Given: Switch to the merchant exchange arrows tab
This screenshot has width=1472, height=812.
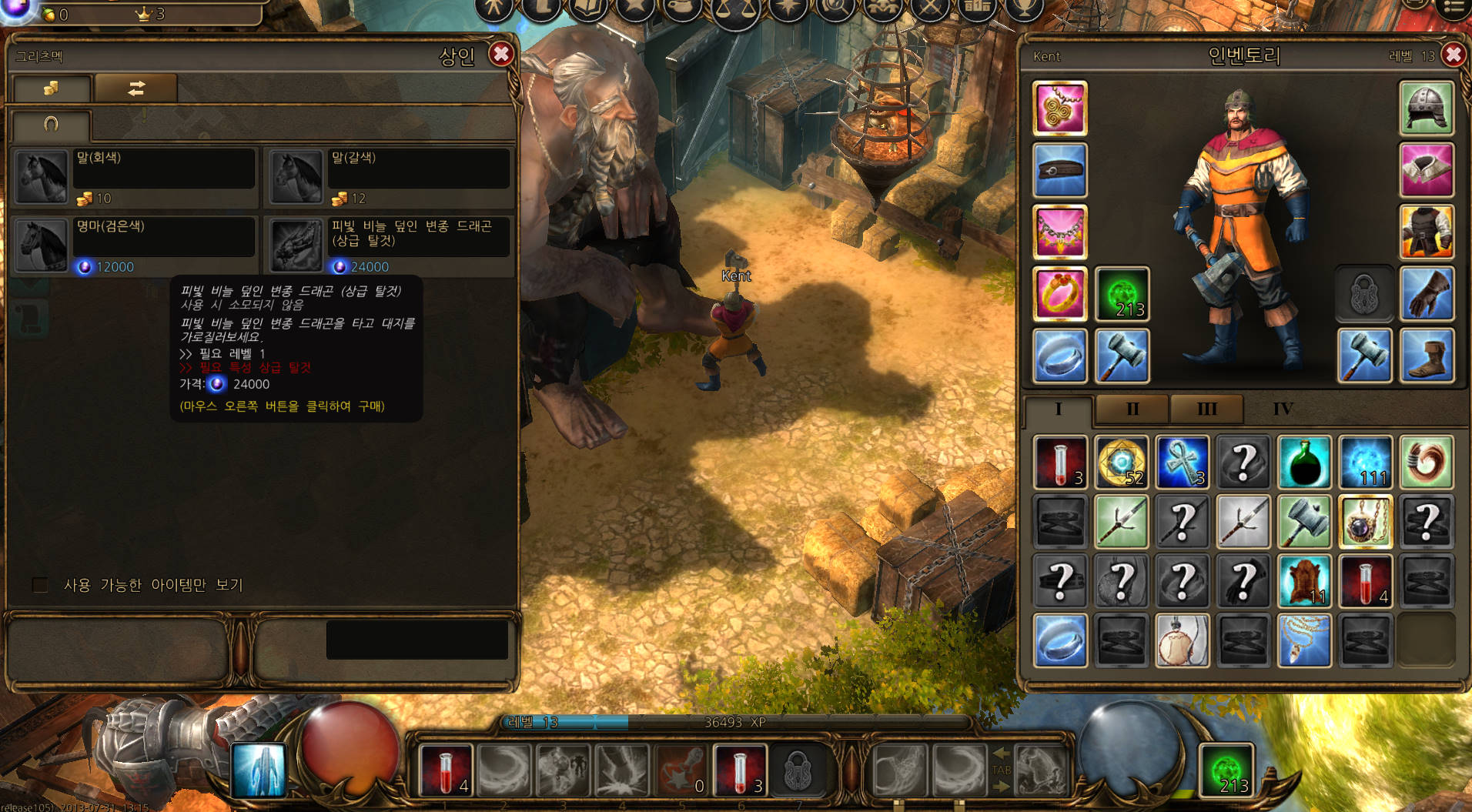Looking at the screenshot, I should click(x=136, y=89).
